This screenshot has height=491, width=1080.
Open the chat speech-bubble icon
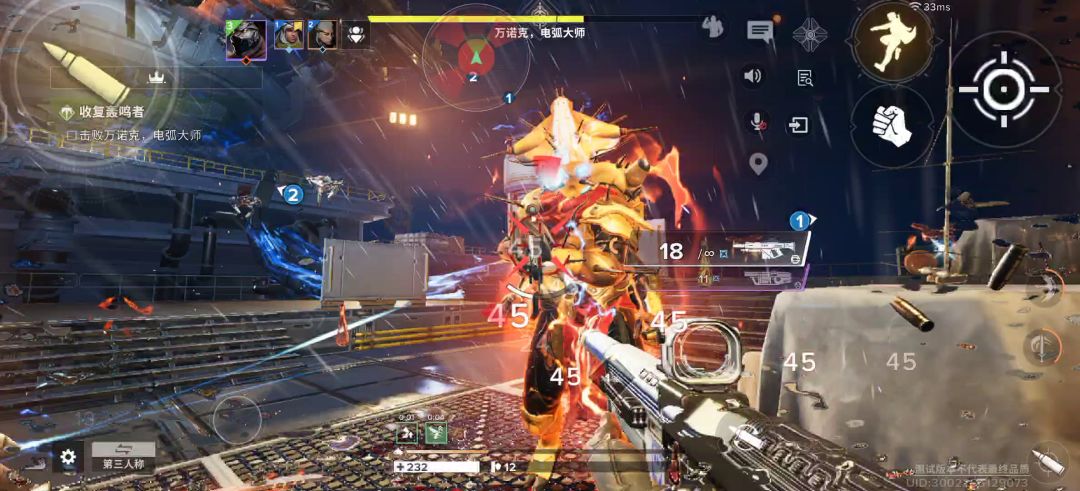760,31
